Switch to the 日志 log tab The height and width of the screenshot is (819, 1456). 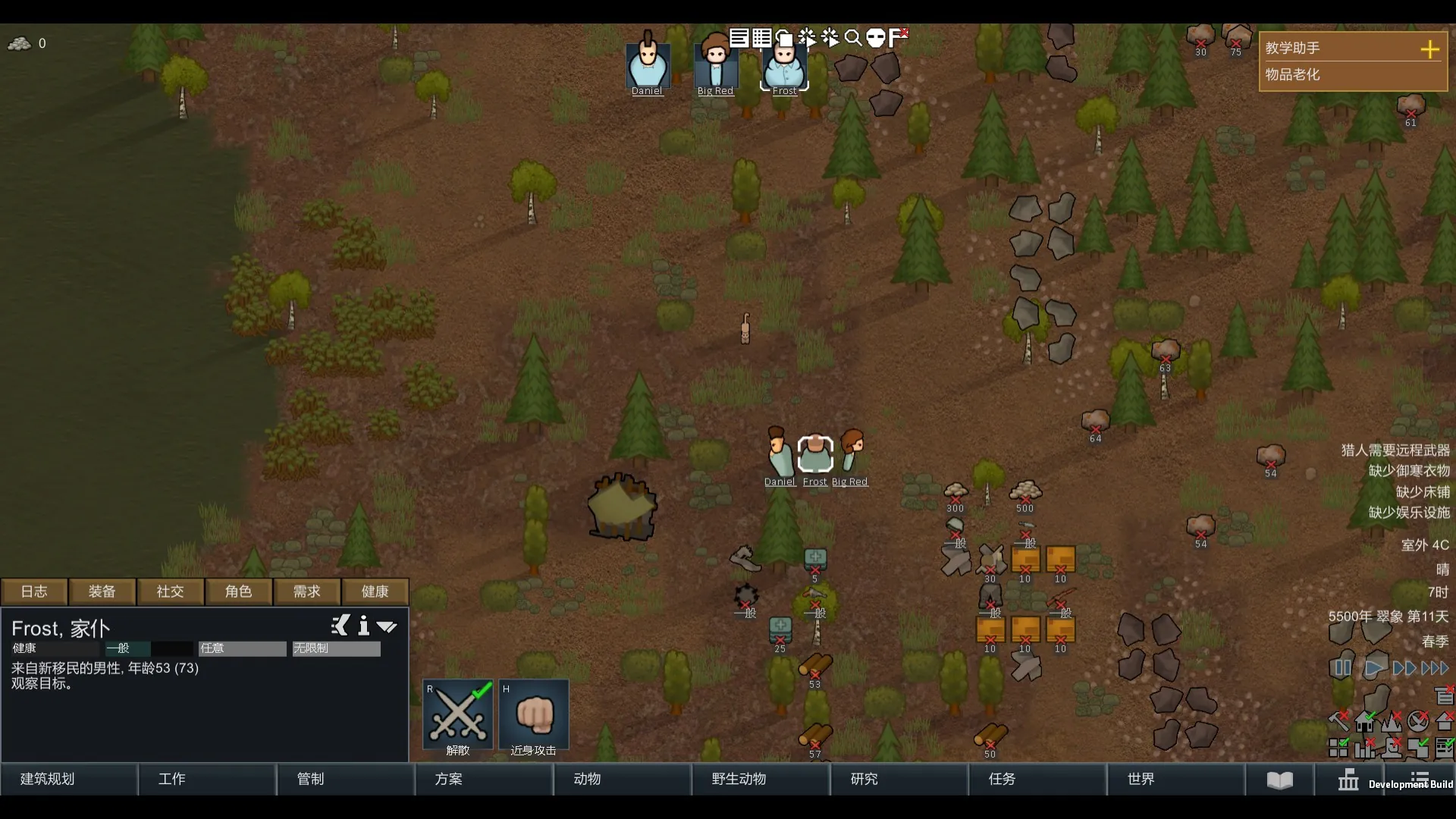click(34, 591)
